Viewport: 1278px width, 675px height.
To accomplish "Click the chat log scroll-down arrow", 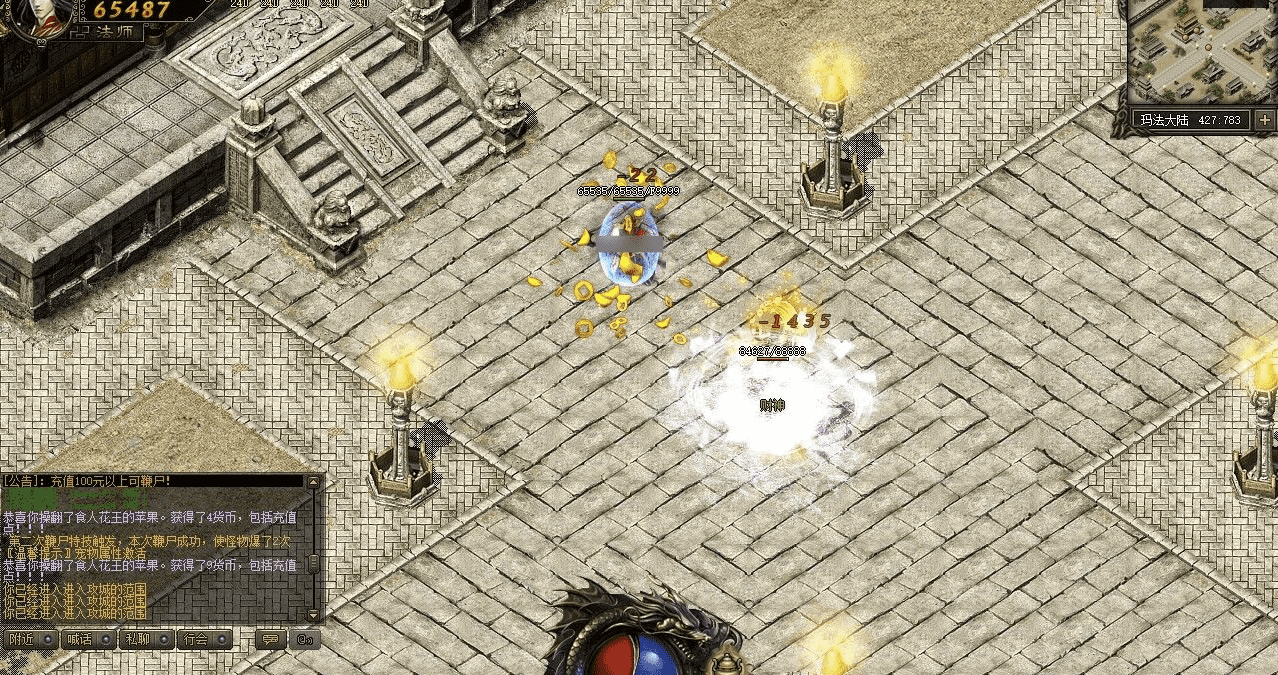I will (315, 615).
